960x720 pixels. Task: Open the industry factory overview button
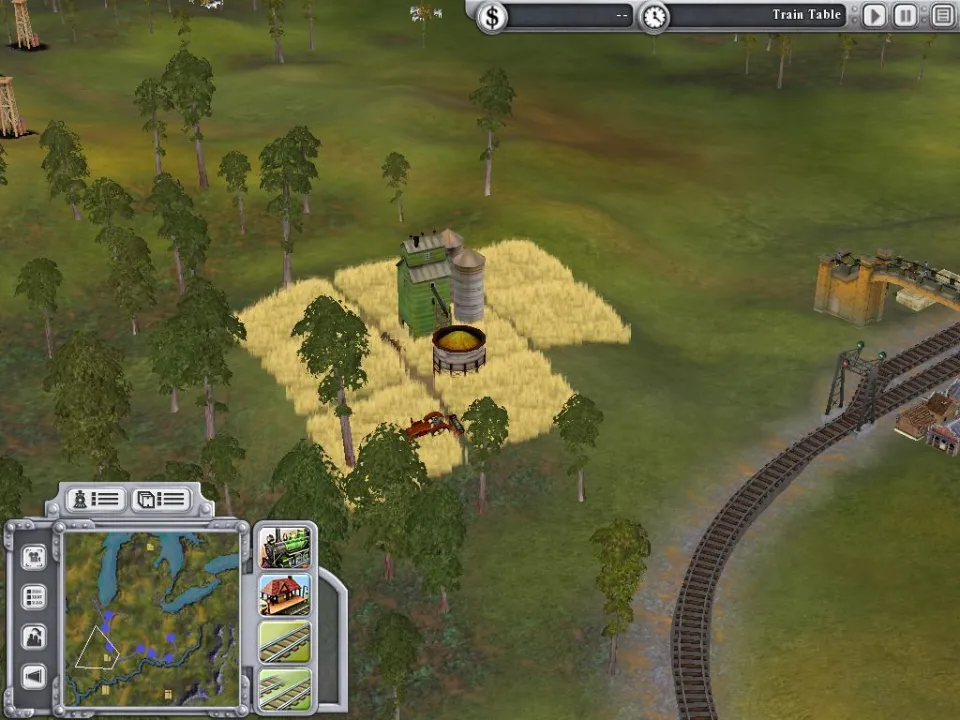click(34, 637)
